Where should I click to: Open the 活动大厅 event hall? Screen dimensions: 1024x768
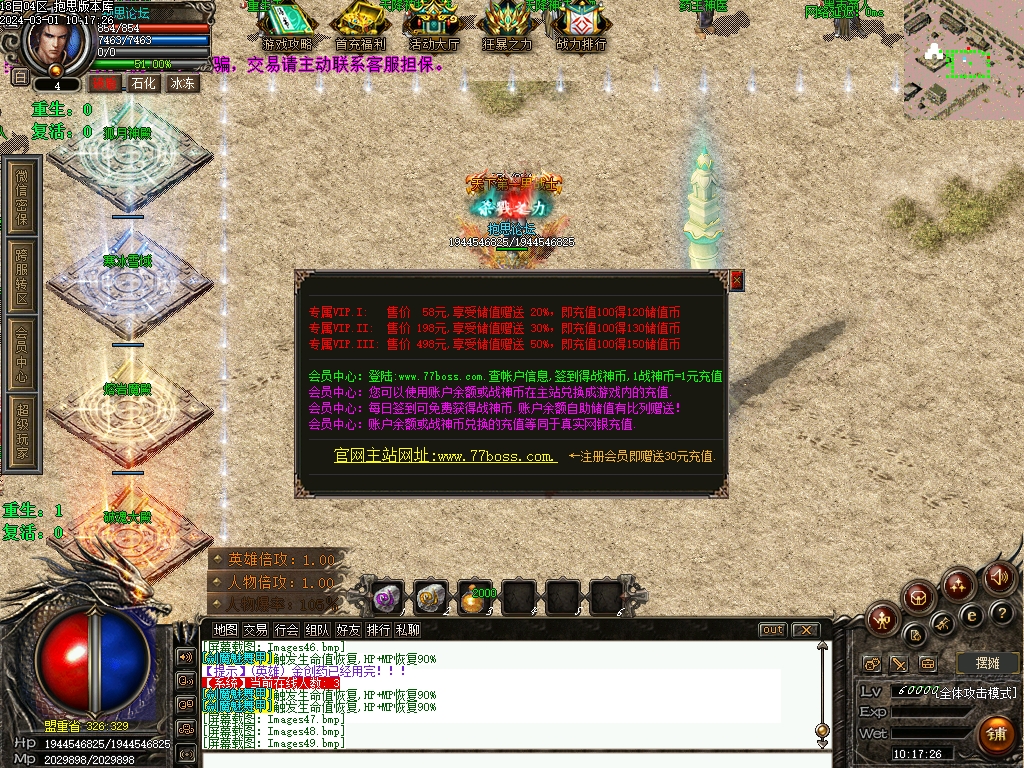434,24
